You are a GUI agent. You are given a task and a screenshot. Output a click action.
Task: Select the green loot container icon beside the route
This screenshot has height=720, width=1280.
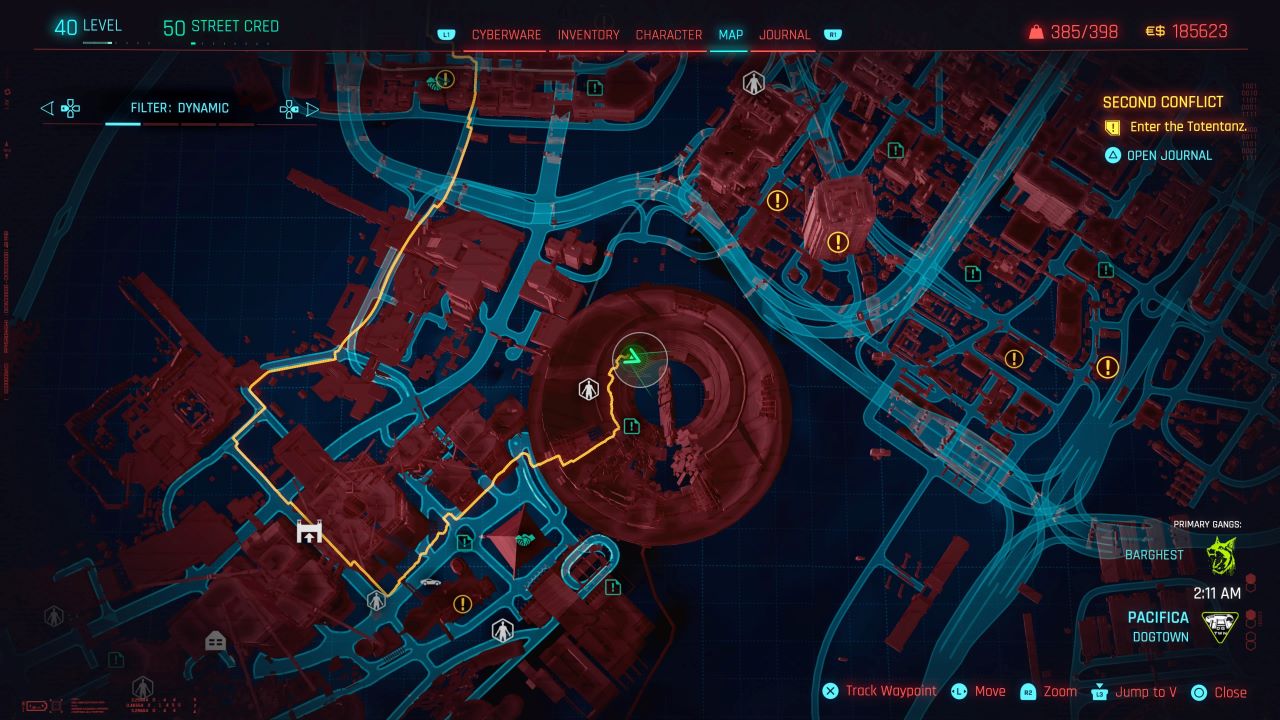[x=632, y=425]
